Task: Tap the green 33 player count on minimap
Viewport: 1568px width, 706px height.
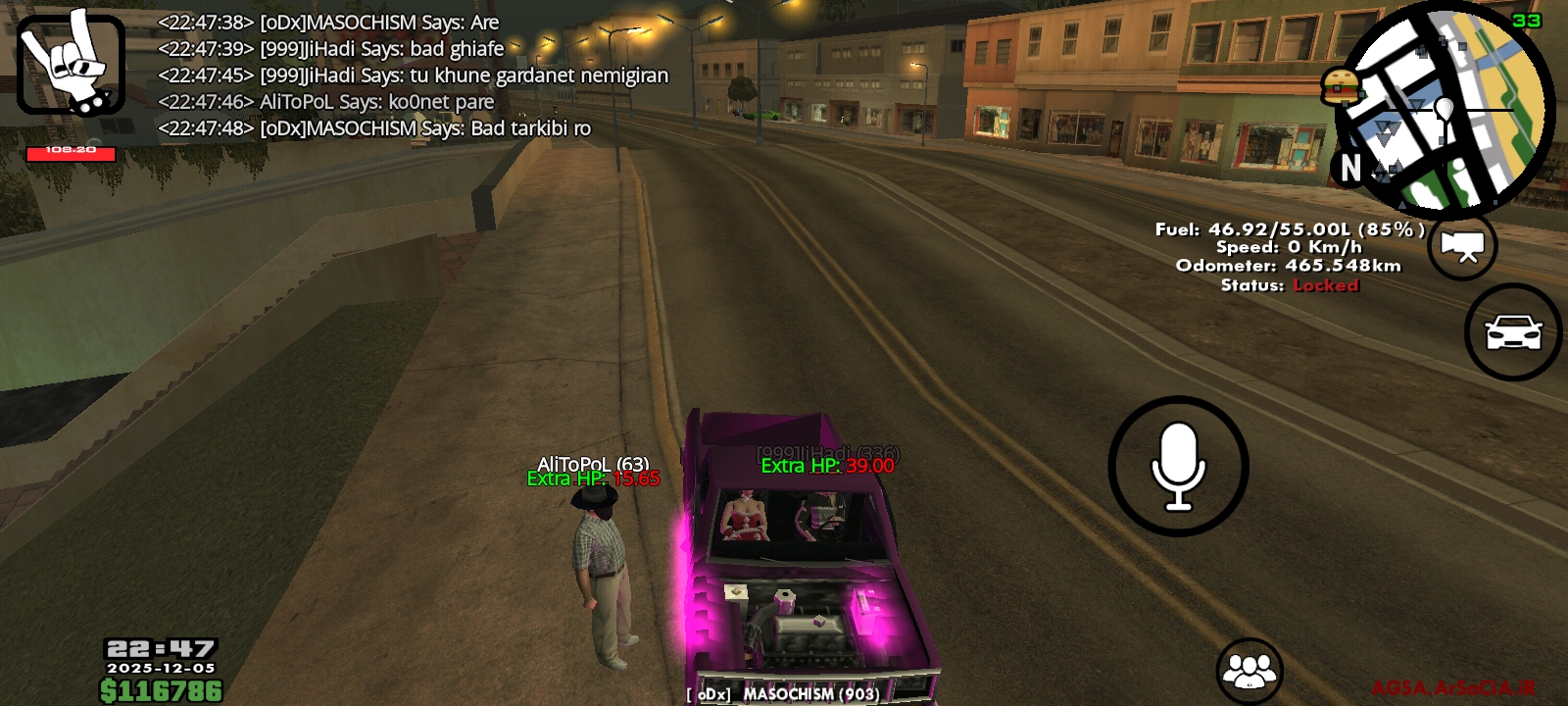Action: pos(1531,20)
